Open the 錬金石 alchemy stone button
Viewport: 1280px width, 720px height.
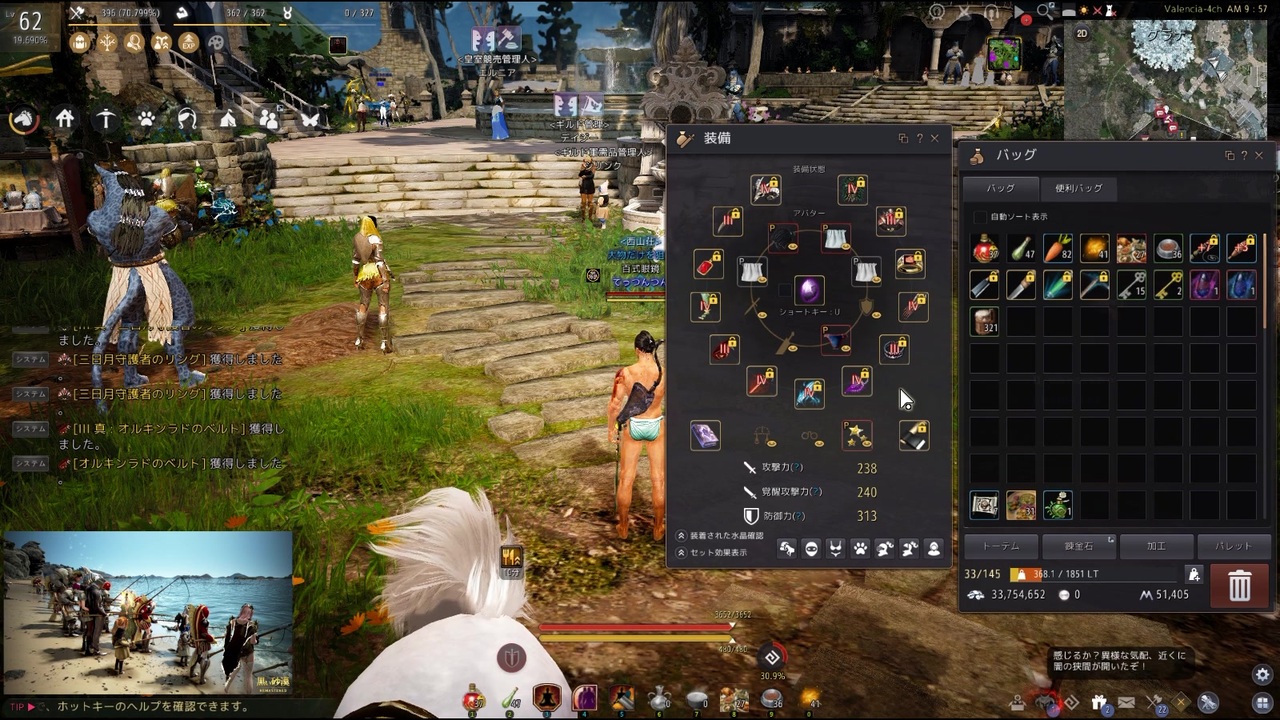click(1079, 546)
